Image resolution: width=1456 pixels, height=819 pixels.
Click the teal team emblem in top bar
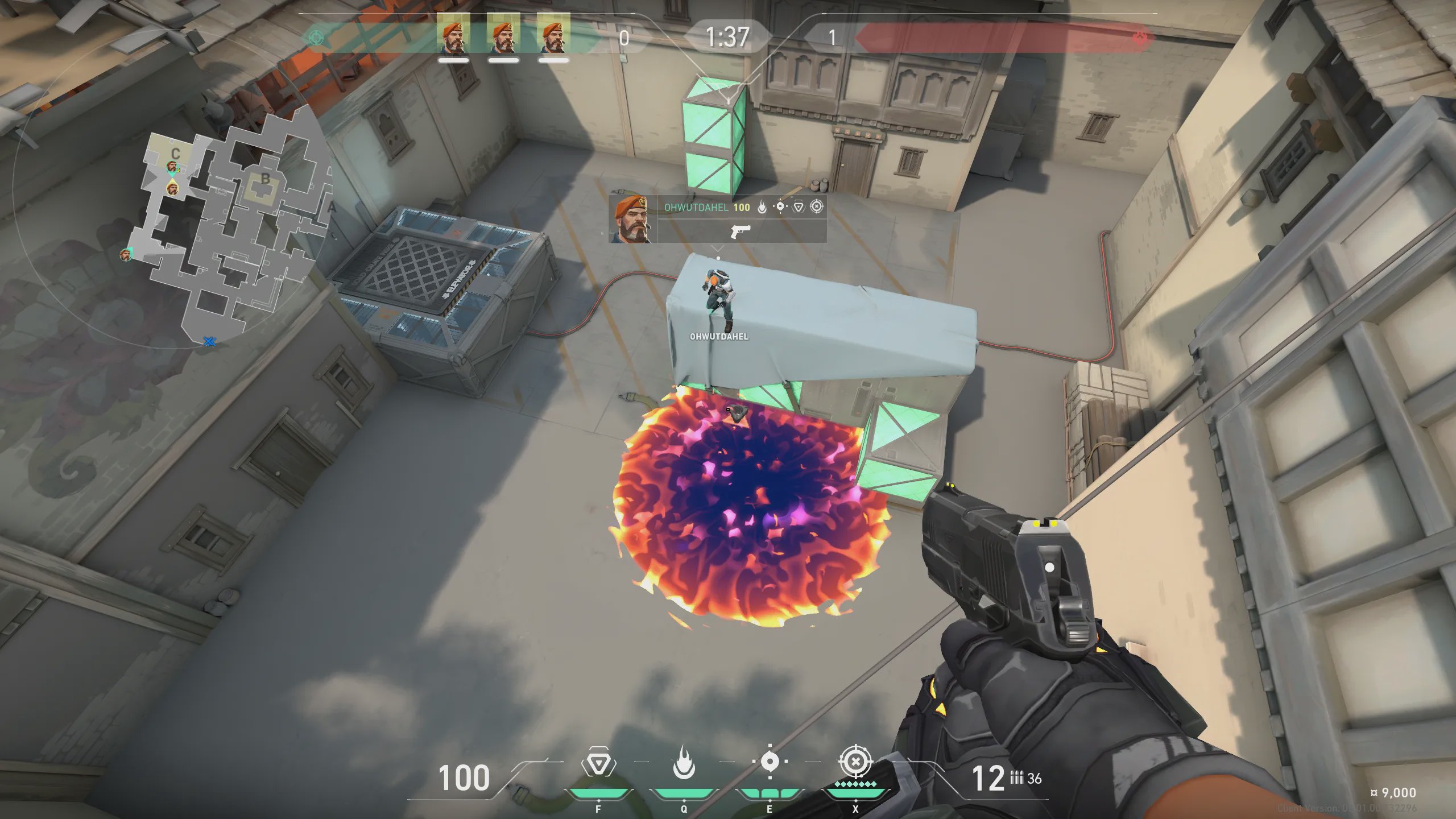tap(316, 38)
